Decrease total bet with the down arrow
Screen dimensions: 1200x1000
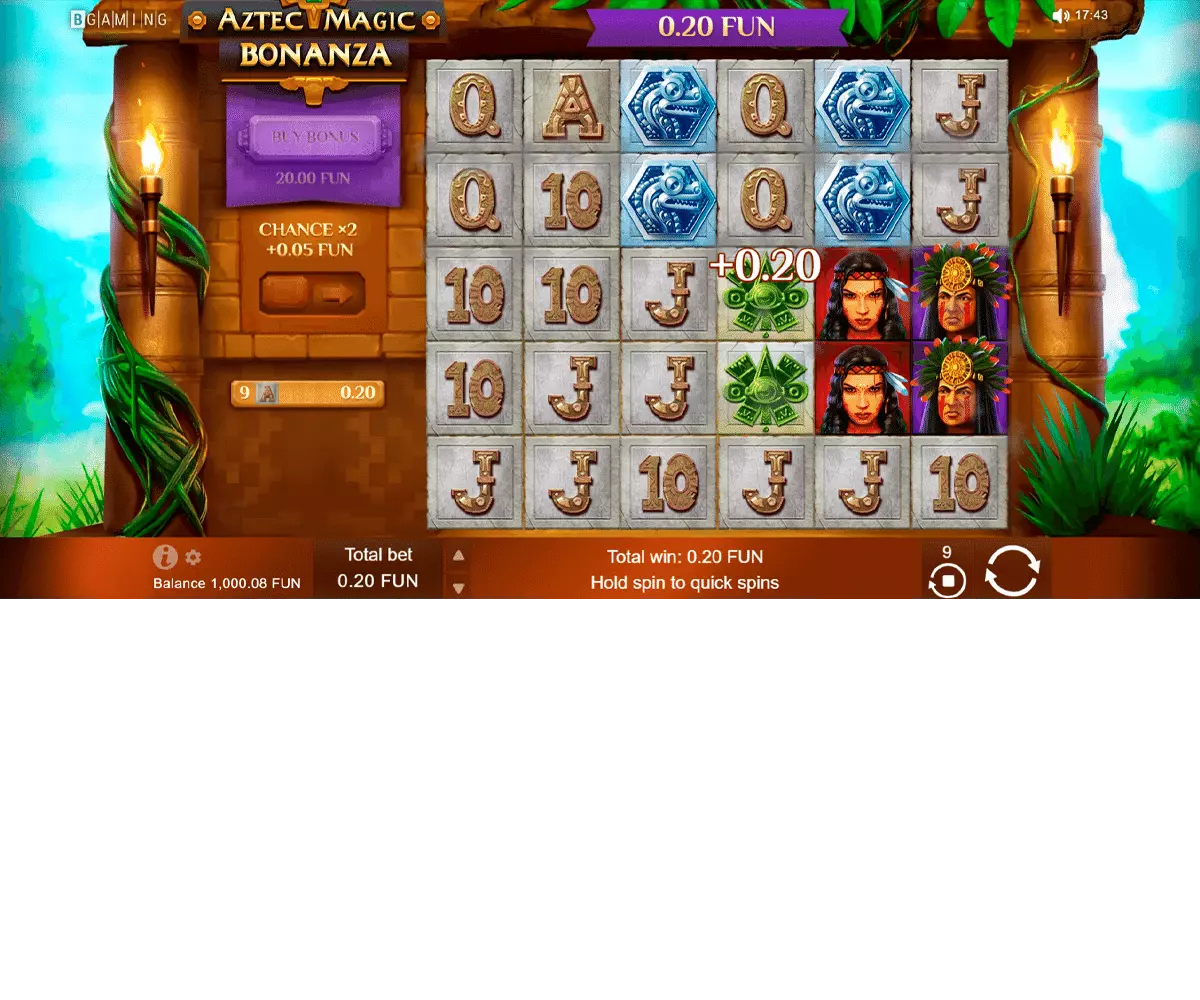click(x=458, y=588)
